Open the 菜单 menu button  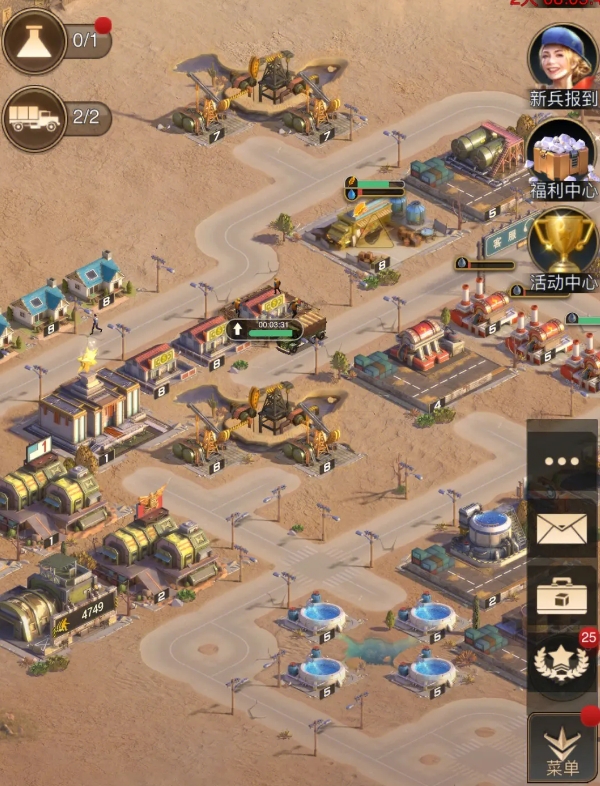[562, 748]
